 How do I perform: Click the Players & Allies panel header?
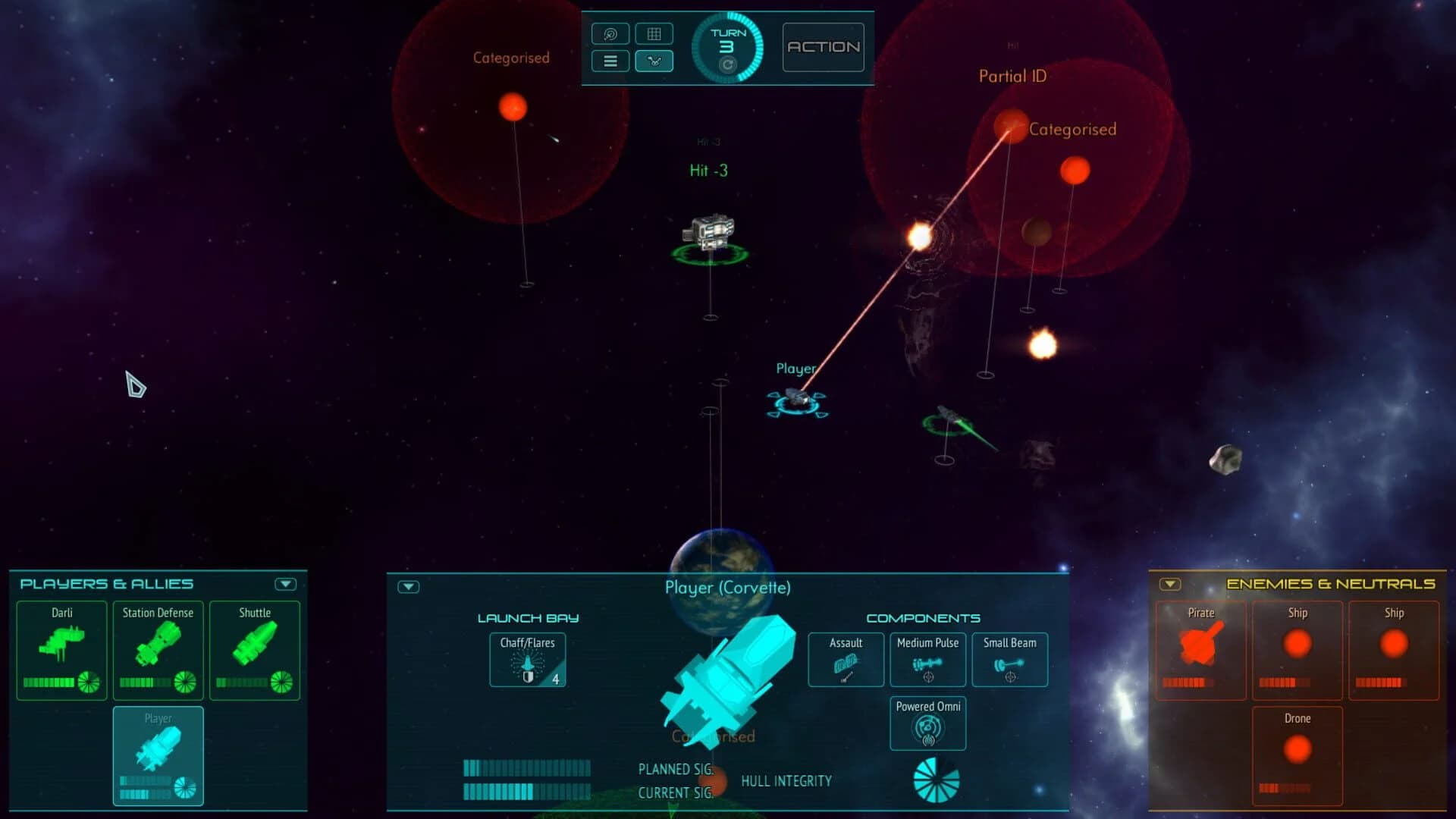pyautogui.click(x=106, y=583)
